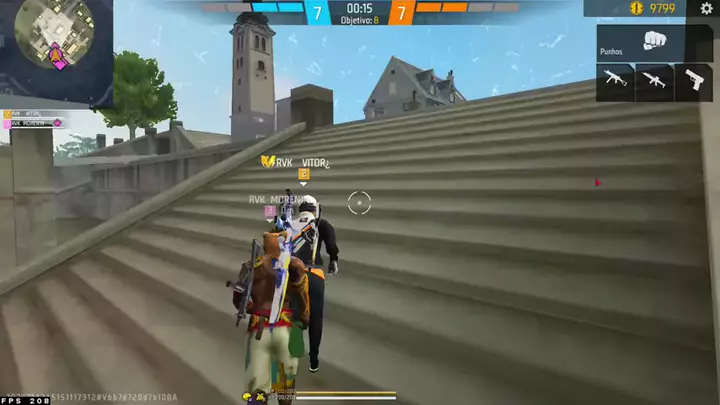Equip the pistol weapon slot
The image size is (720, 405).
693,82
